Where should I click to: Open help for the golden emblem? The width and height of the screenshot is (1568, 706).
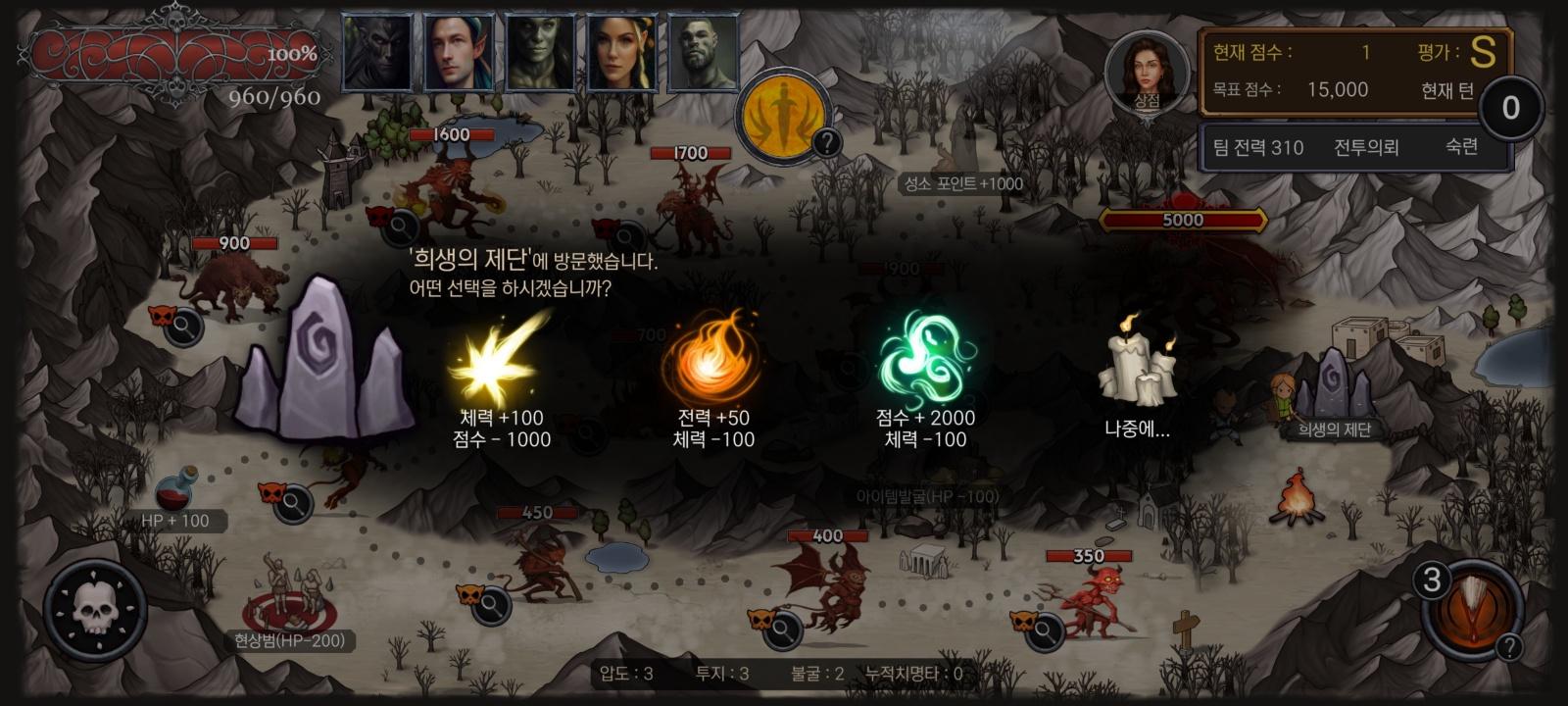pos(827,143)
